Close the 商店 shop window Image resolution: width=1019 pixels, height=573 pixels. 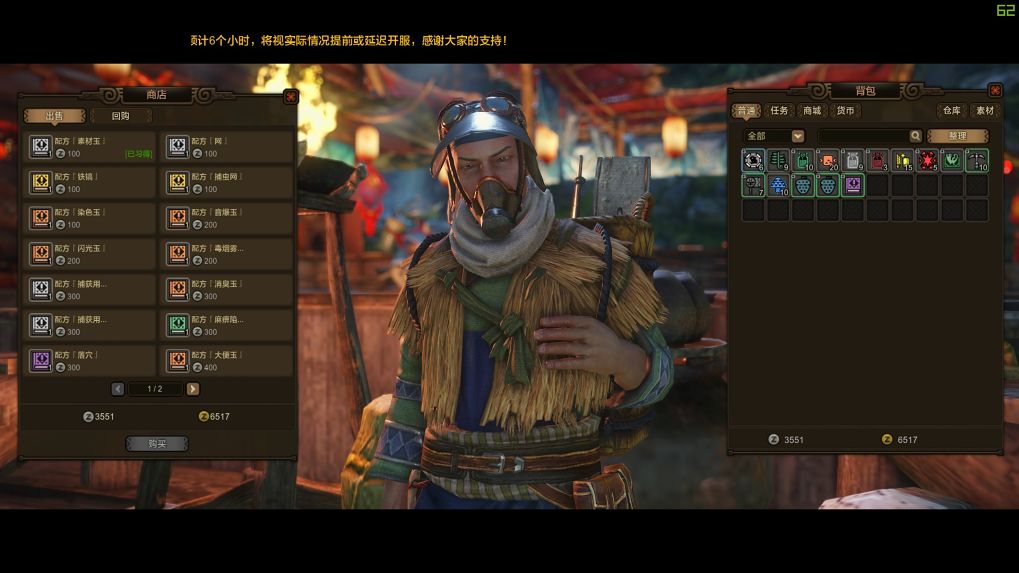tap(290, 96)
